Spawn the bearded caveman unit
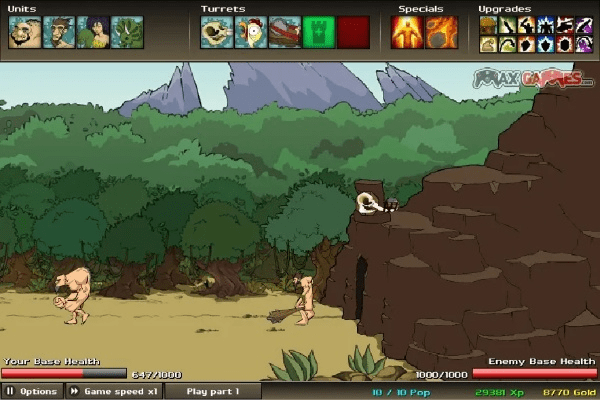 (x=58, y=32)
